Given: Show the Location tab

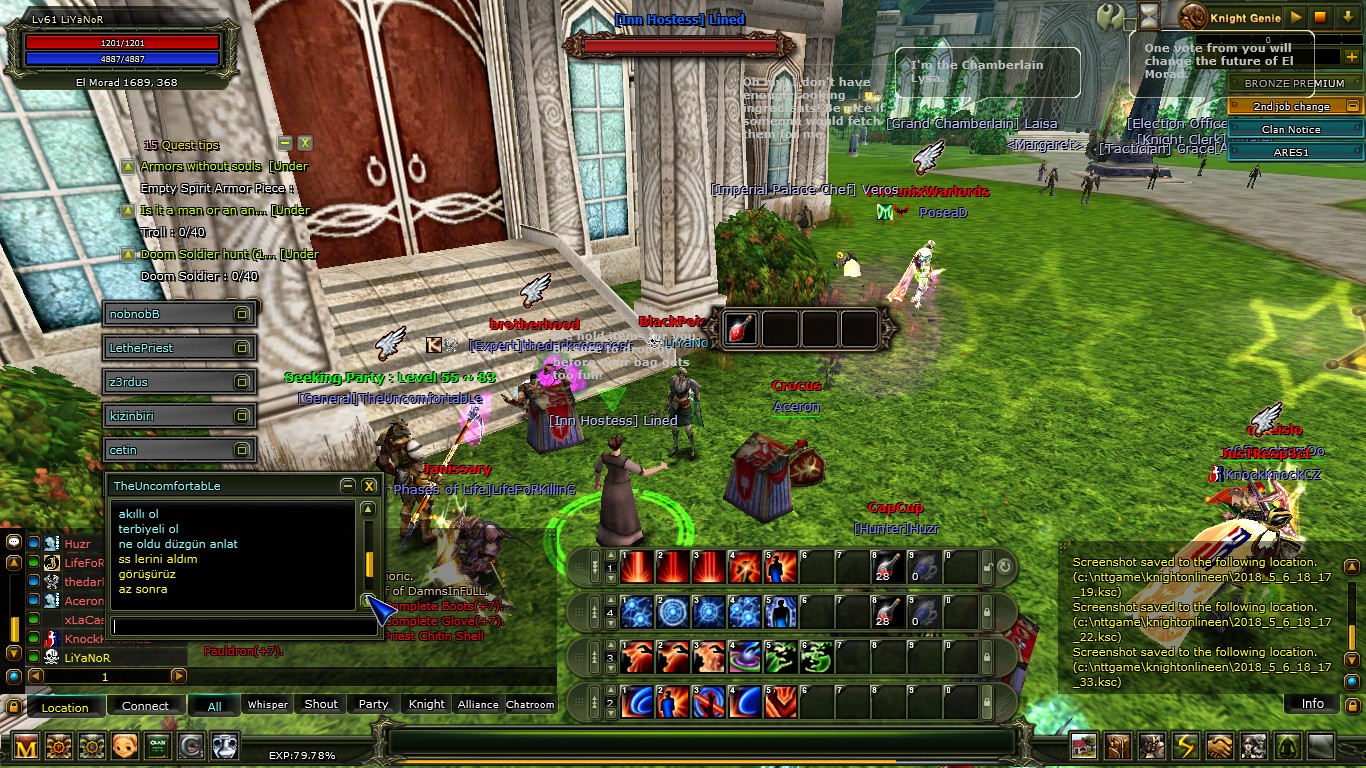Looking at the screenshot, I should [65, 707].
